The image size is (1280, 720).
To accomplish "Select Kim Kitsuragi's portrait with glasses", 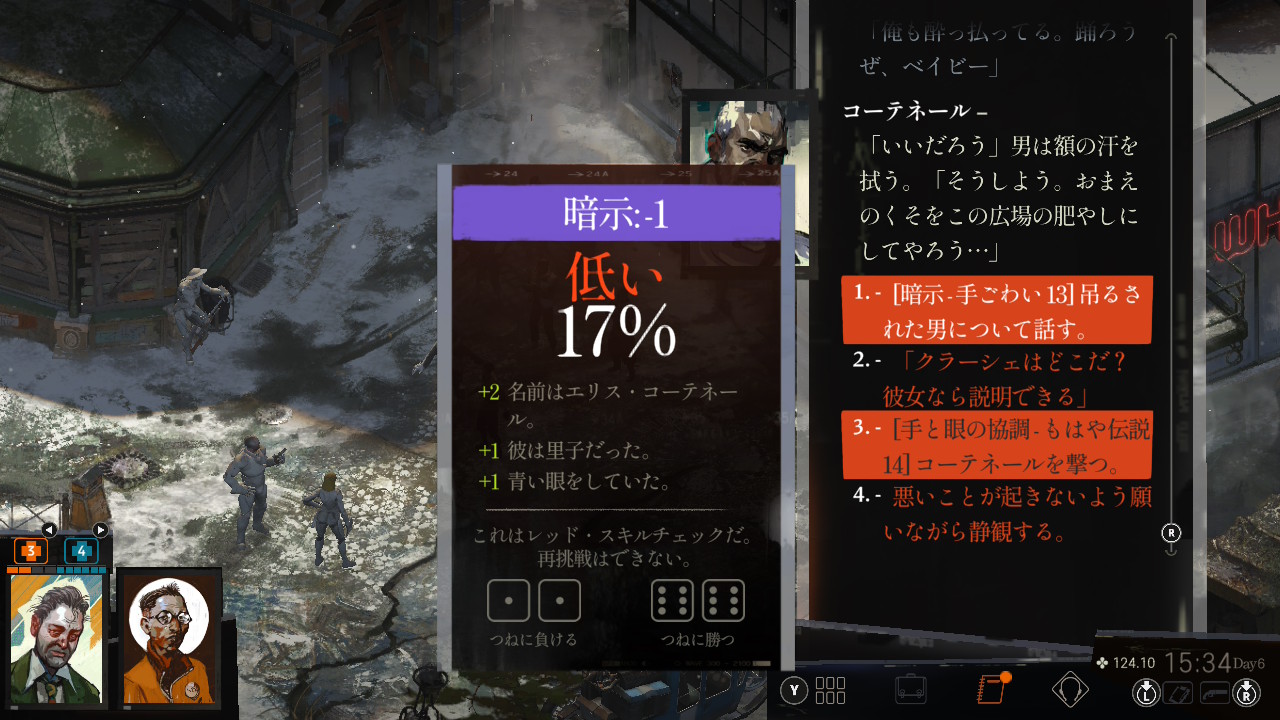I will pos(168,638).
